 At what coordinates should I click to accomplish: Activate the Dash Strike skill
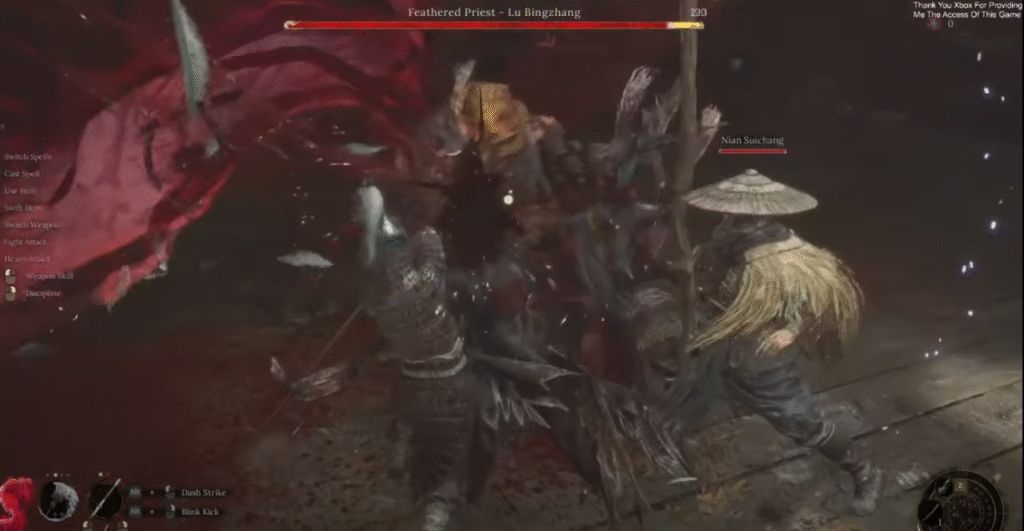[x=203, y=492]
